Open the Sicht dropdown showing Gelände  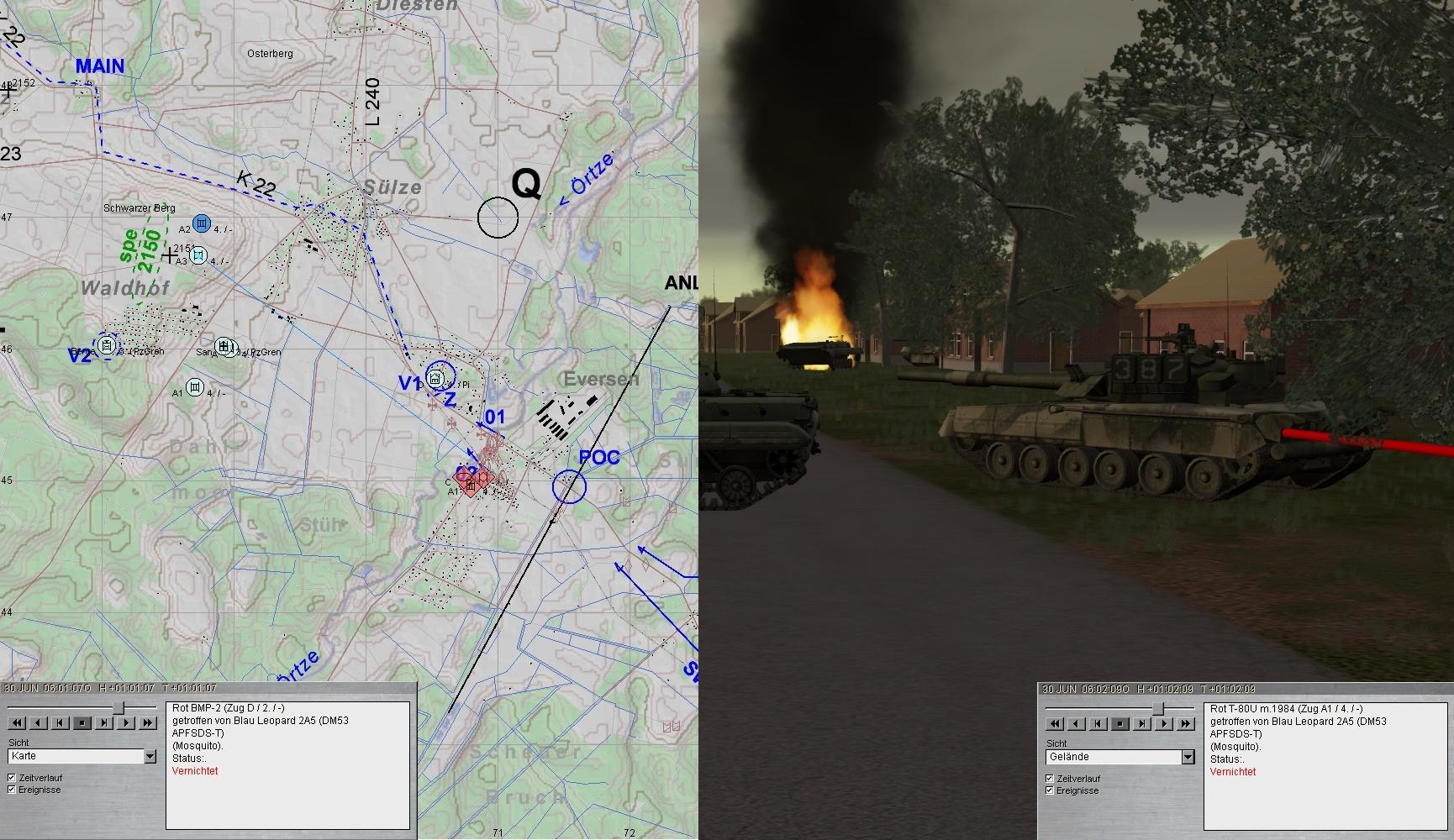coord(1188,758)
